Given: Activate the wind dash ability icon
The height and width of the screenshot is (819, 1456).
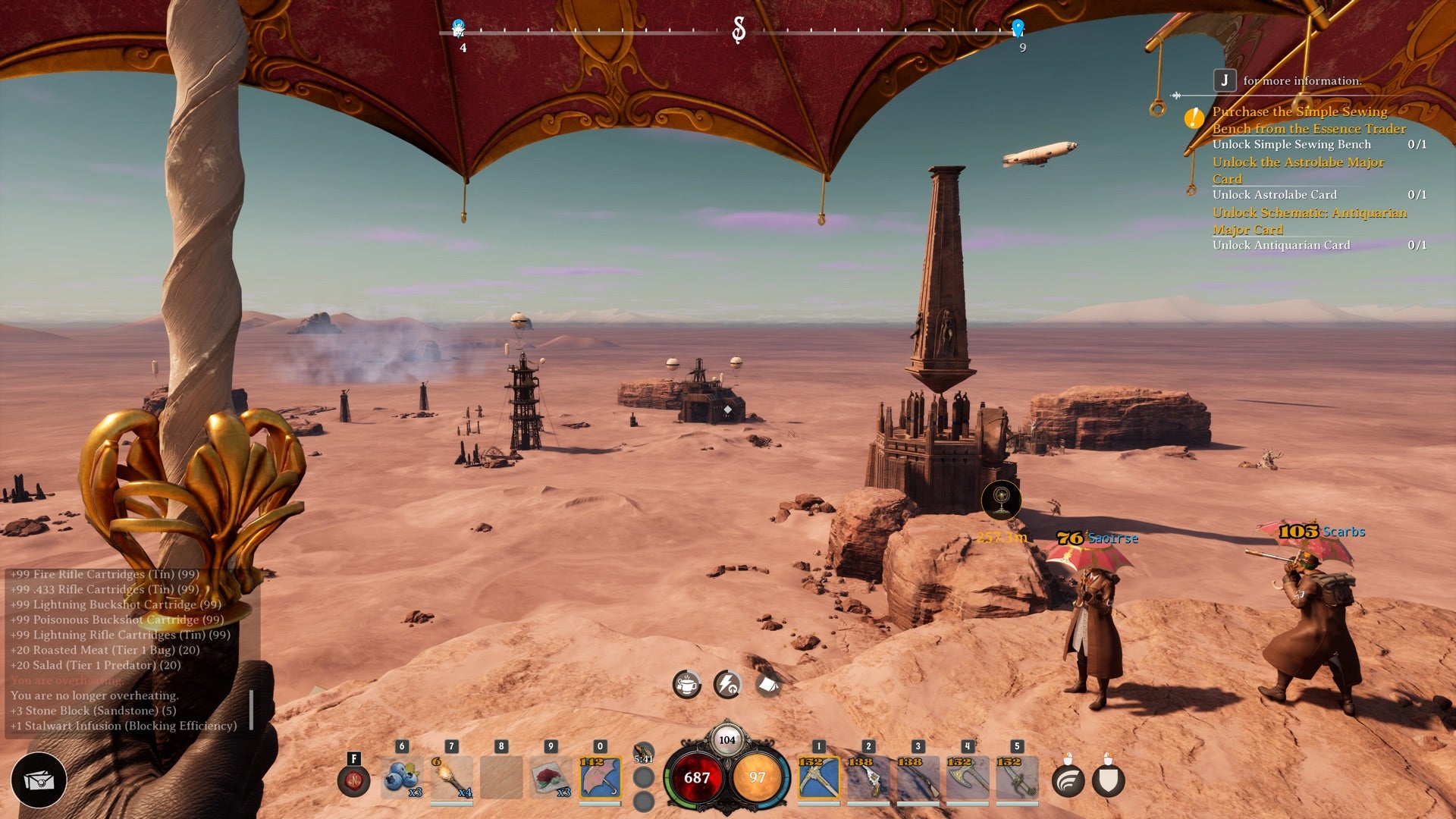Looking at the screenshot, I should tap(1068, 781).
